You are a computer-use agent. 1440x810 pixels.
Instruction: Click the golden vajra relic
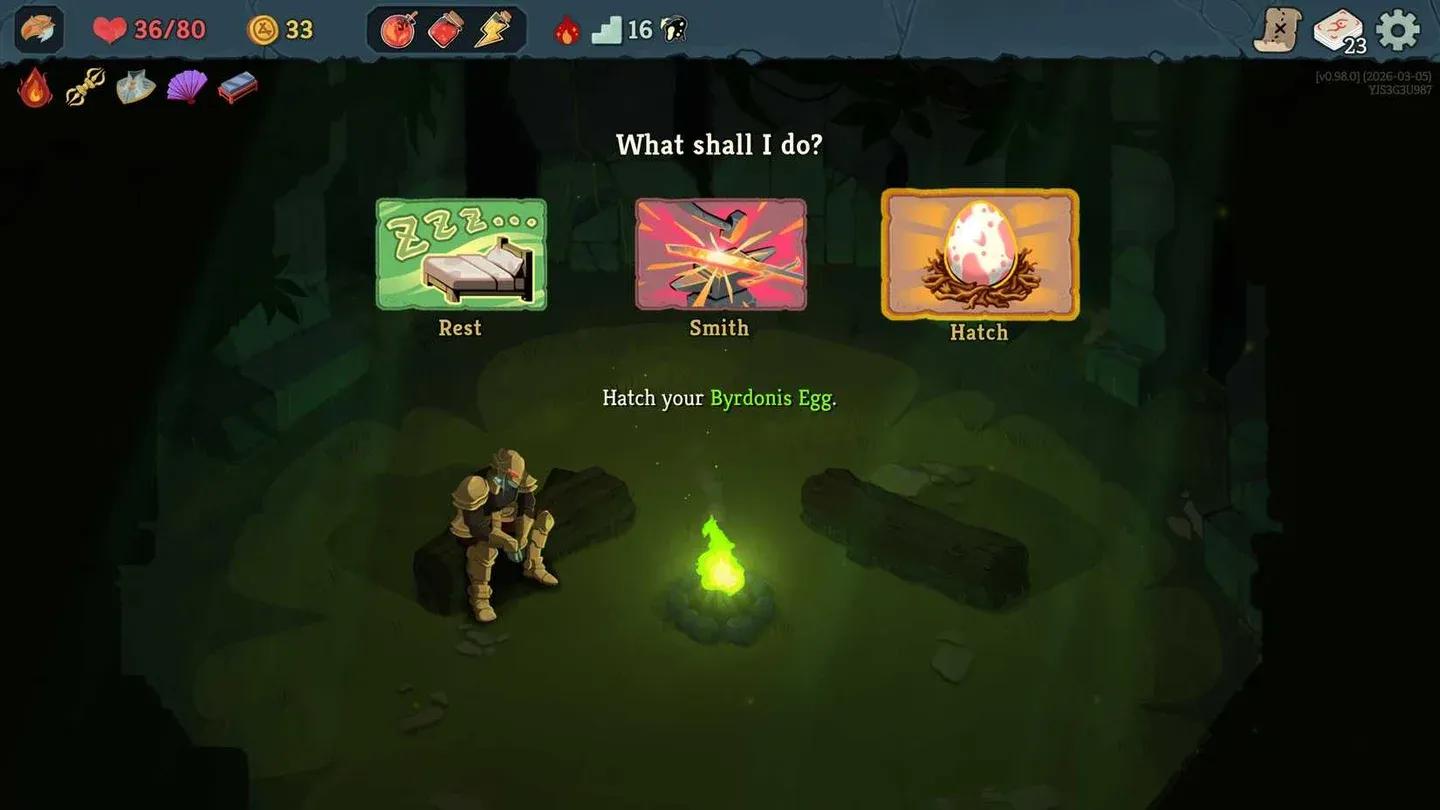tap(85, 88)
